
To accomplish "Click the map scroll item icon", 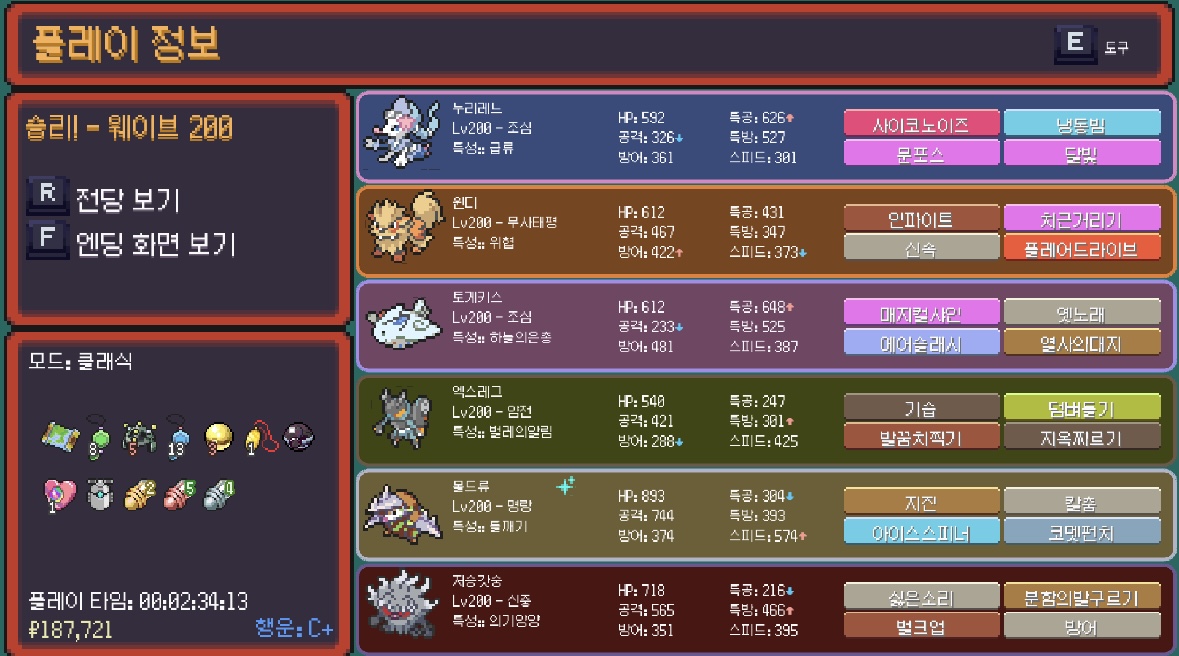I will (x=58, y=436).
